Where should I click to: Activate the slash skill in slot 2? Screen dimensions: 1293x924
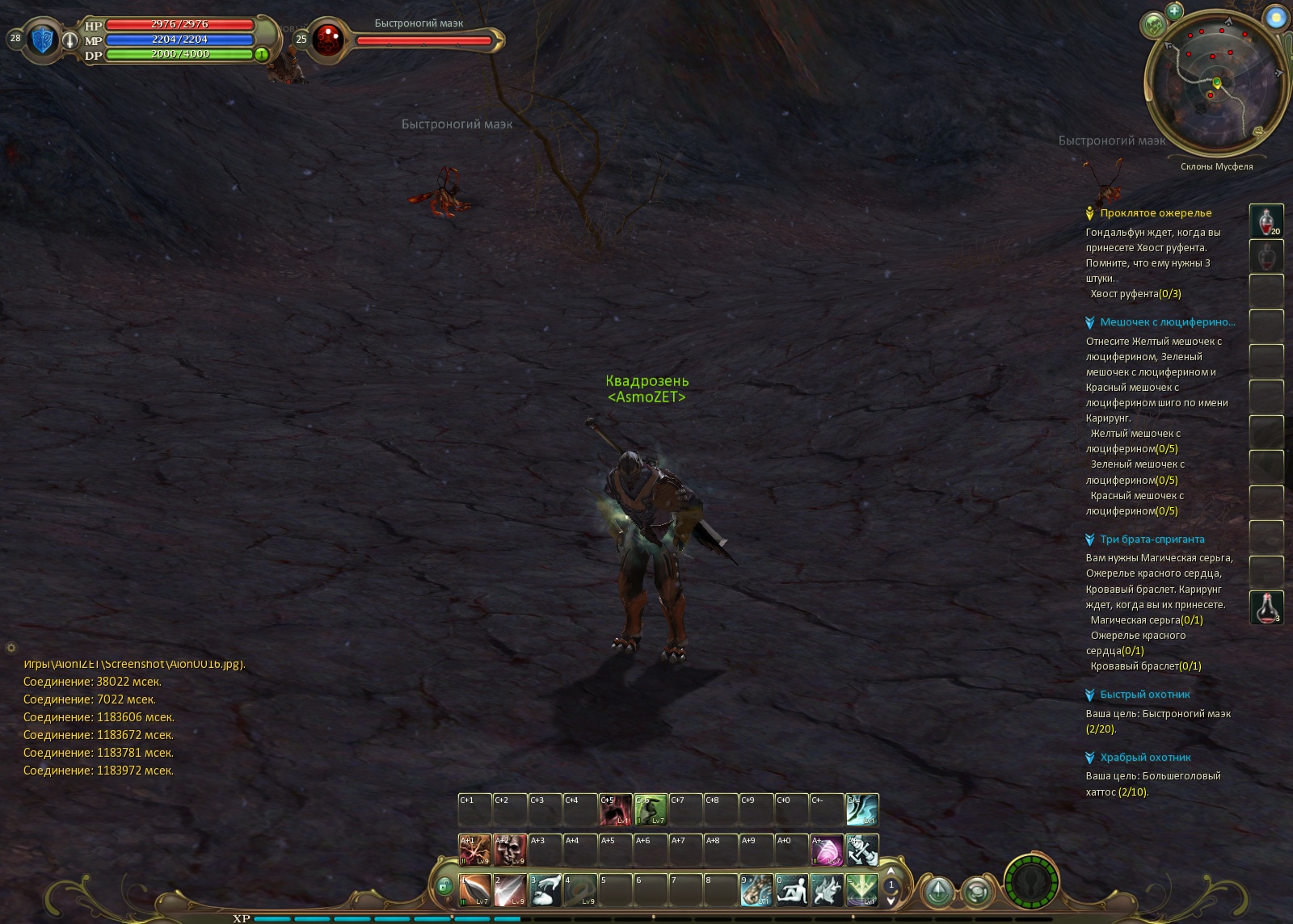[x=510, y=890]
